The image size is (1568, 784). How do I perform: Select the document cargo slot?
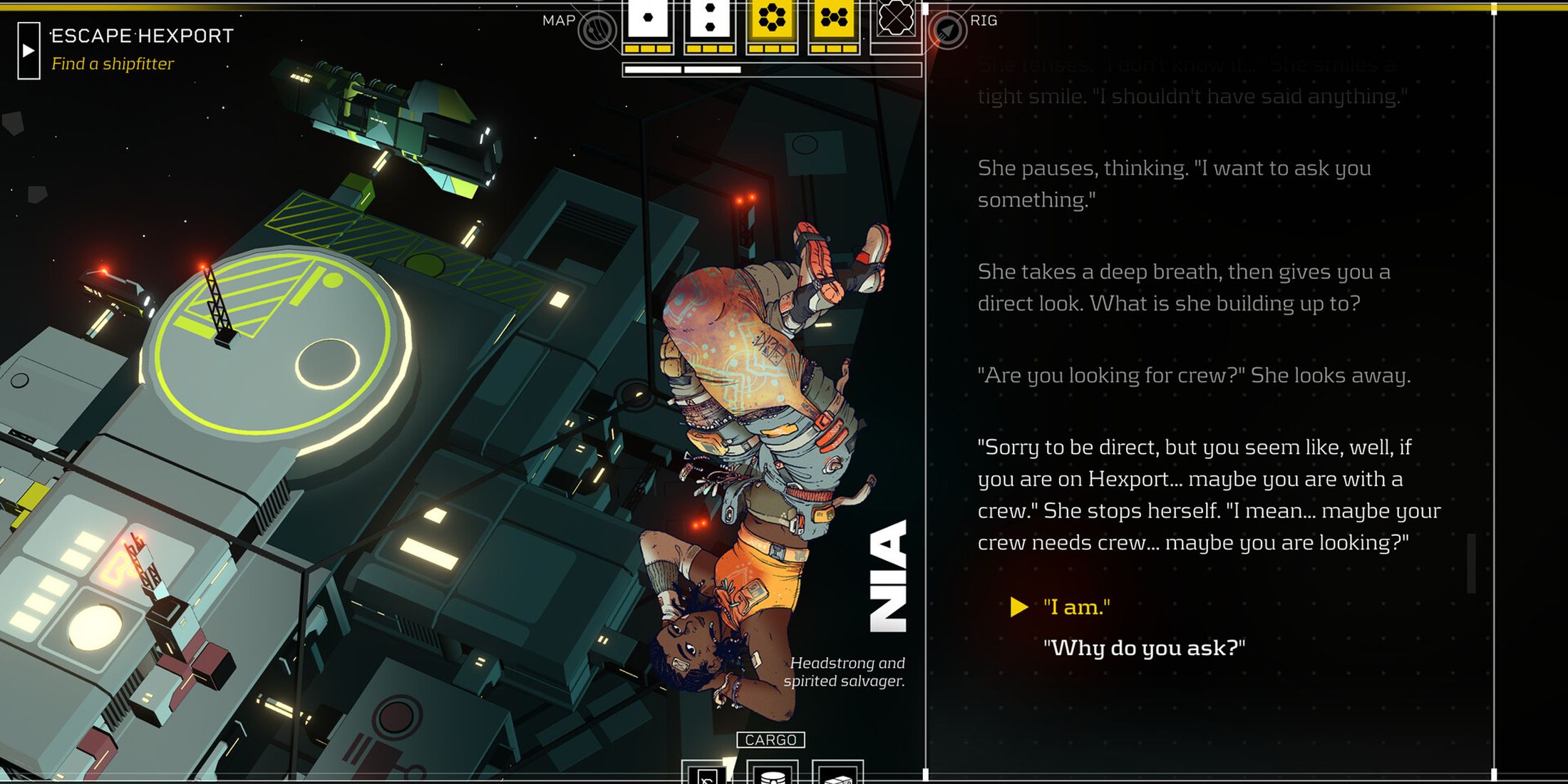pyautogui.click(x=706, y=775)
